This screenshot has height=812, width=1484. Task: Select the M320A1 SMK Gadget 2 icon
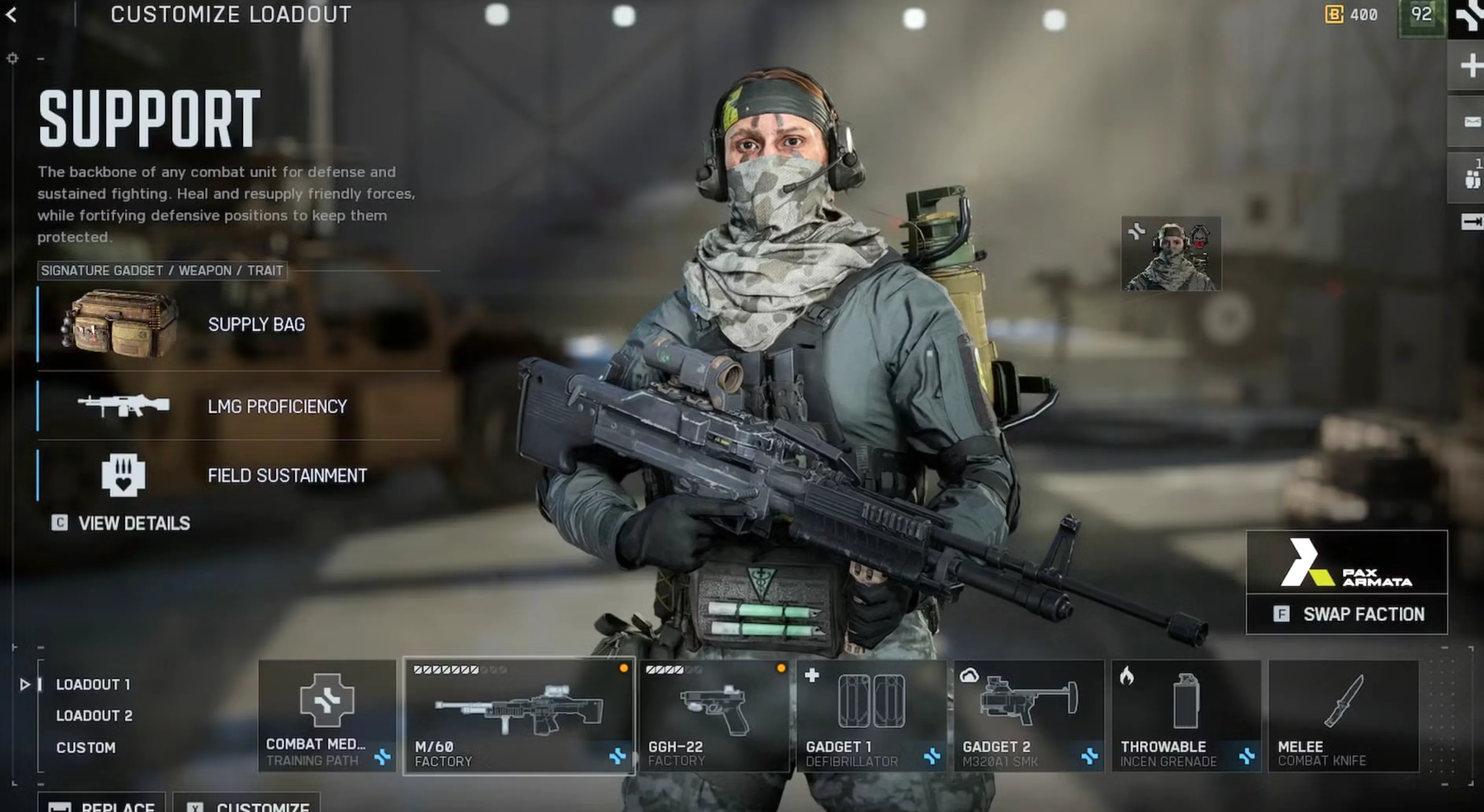coord(1029,716)
